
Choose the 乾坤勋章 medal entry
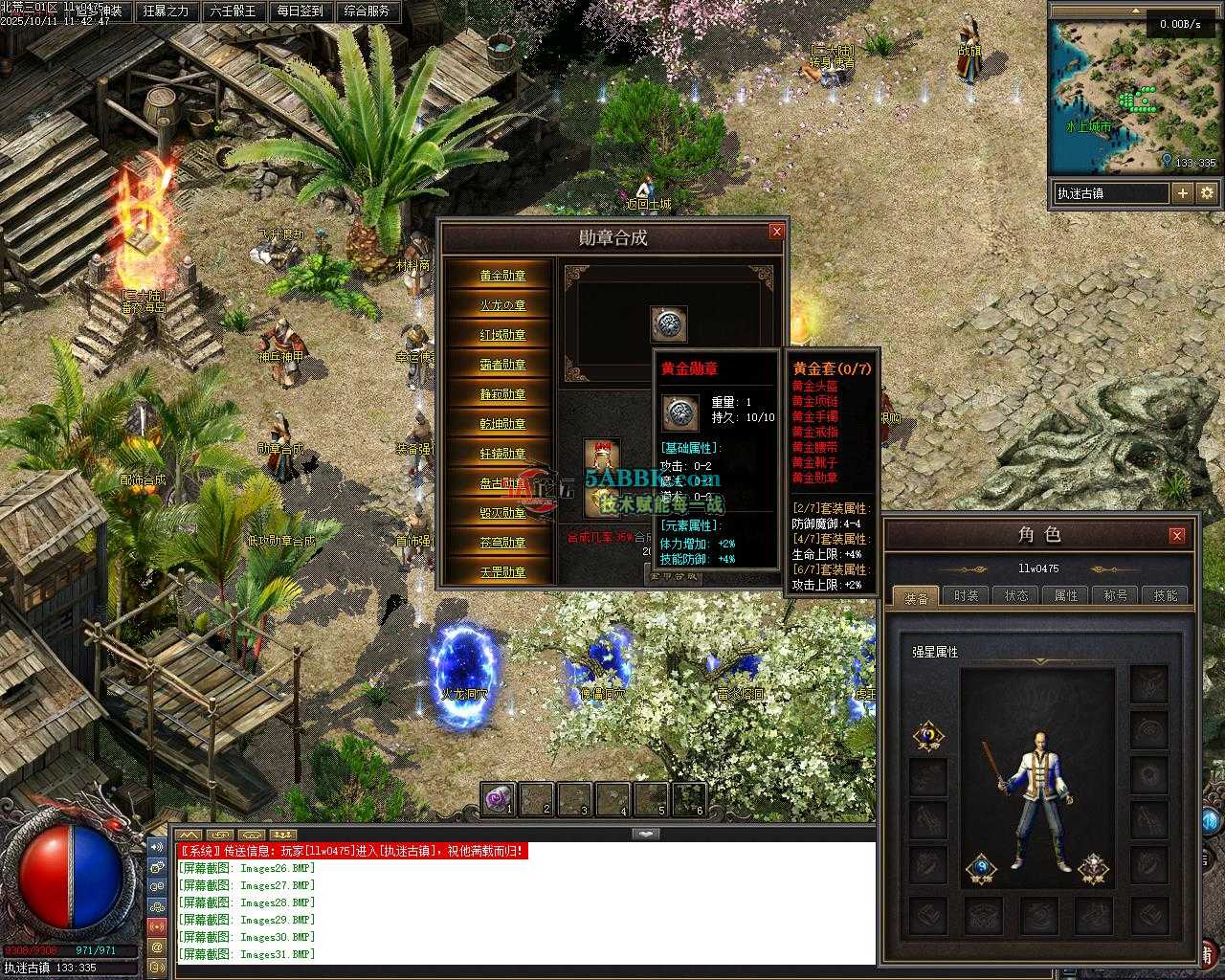click(x=502, y=424)
